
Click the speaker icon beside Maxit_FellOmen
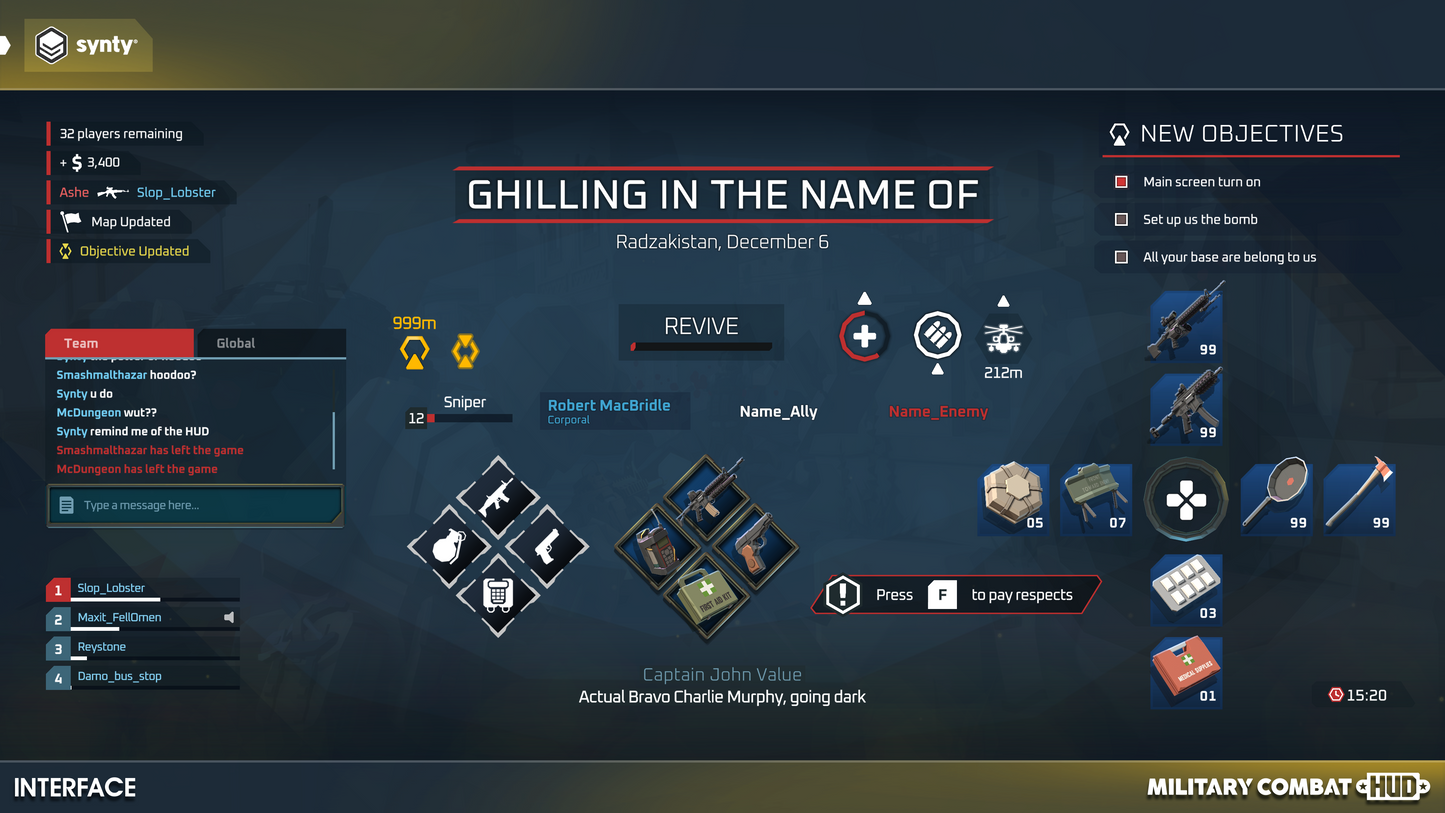pyautogui.click(x=229, y=618)
